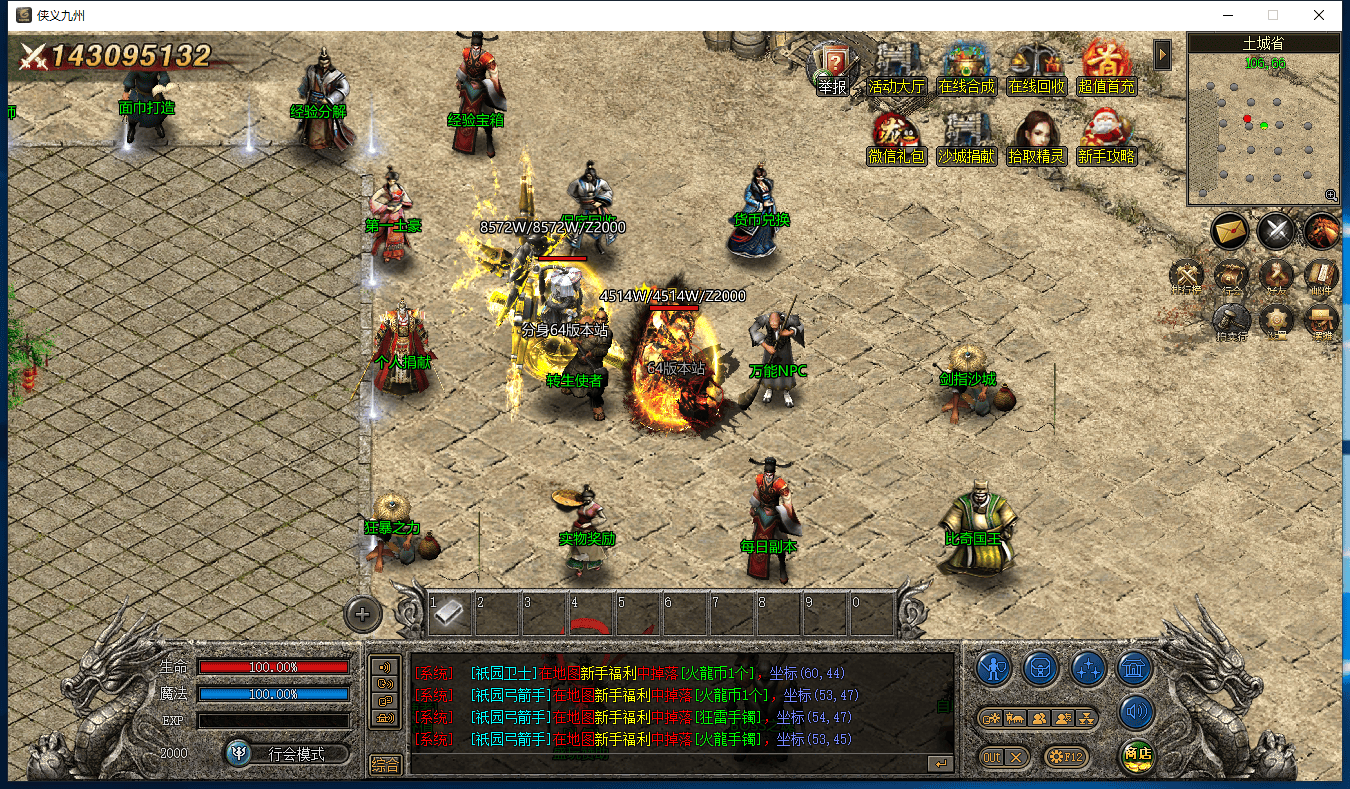This screenshot has width=1350, height=789.
Task: Open the 活动大厅 activity hall
Action: [x=896, y=68]
